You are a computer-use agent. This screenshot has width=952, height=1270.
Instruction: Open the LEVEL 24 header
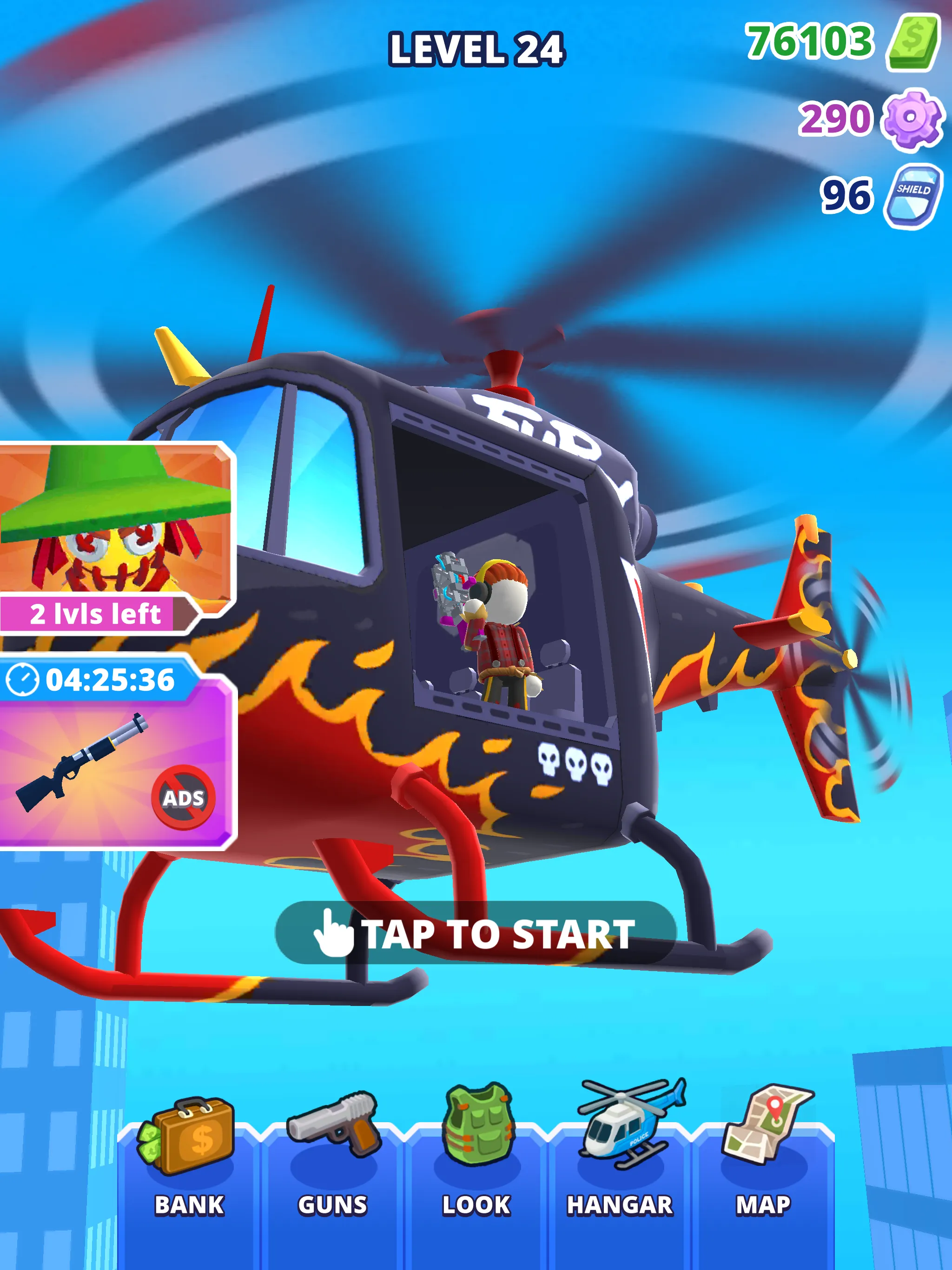click(x=476, y=49)
